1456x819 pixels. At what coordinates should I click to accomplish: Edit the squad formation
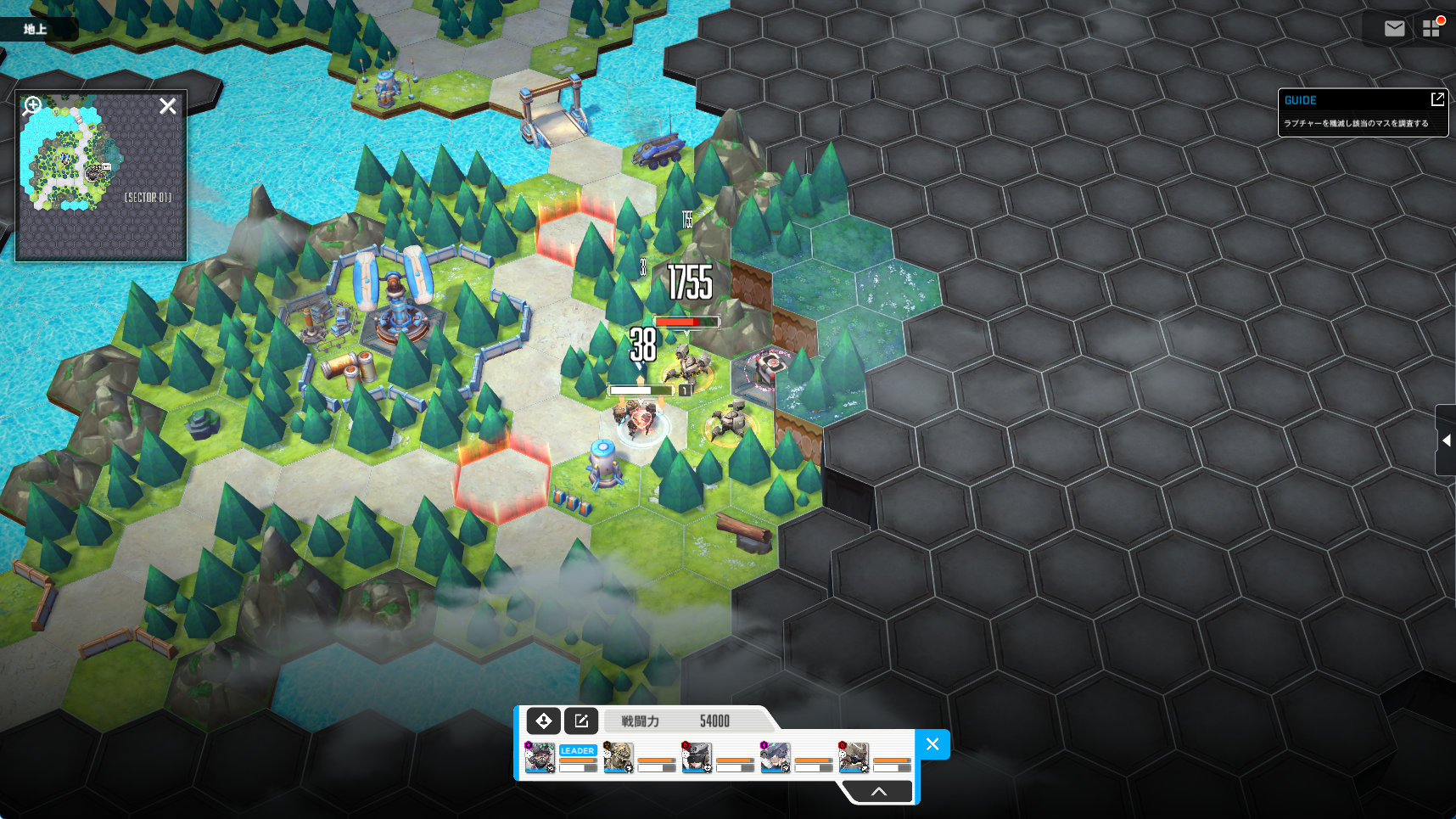click(581, 721)
